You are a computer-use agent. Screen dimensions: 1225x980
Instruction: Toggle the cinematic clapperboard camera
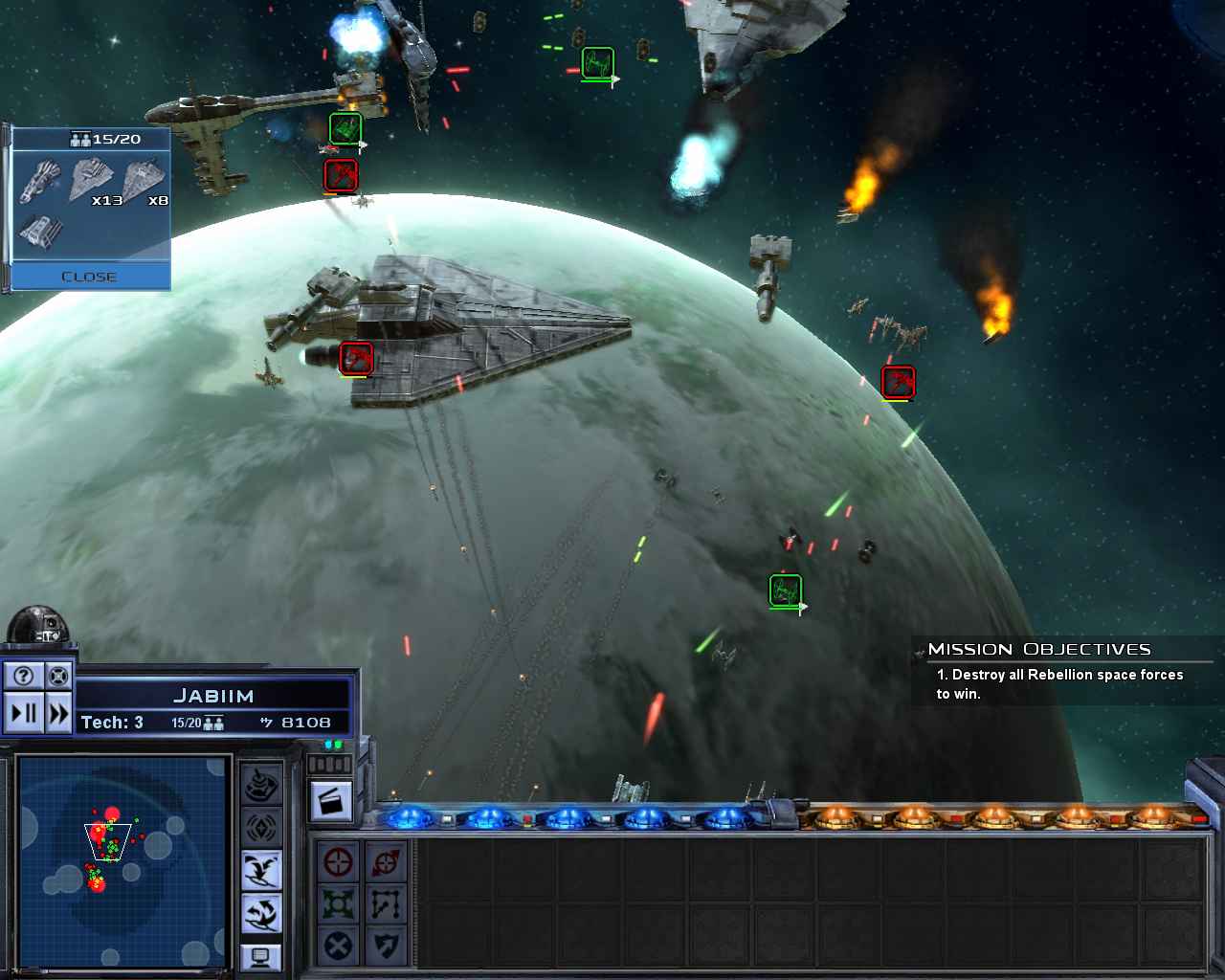[331, 801]
